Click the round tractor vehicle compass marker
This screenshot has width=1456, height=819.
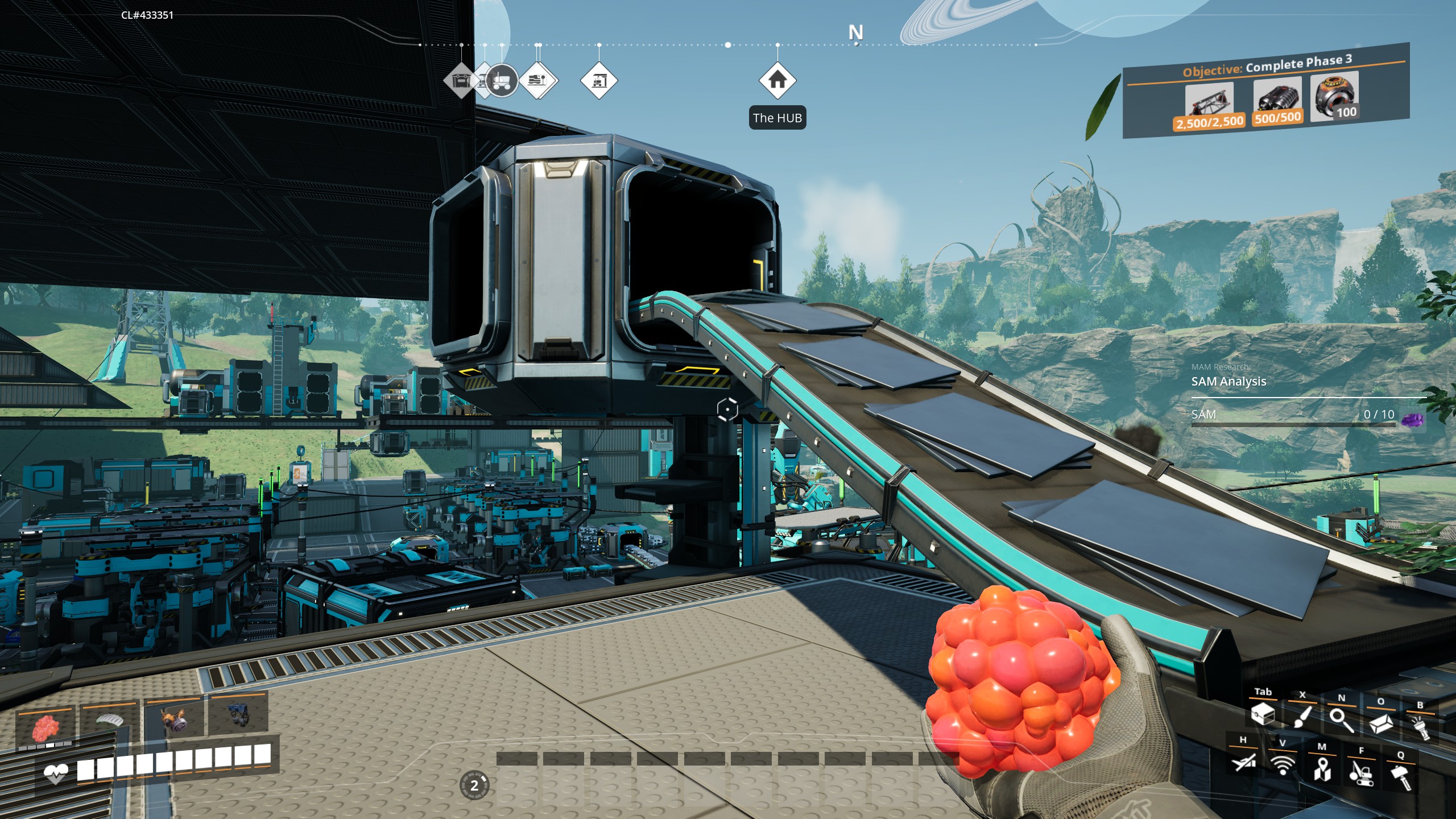click(x=501, y=81)
